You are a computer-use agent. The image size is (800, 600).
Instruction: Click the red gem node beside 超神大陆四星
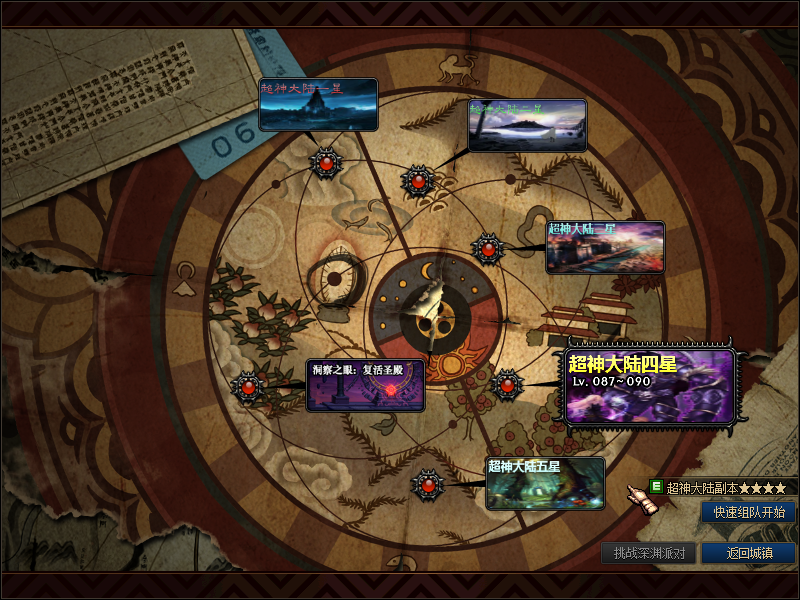click(x=507, y=384)
